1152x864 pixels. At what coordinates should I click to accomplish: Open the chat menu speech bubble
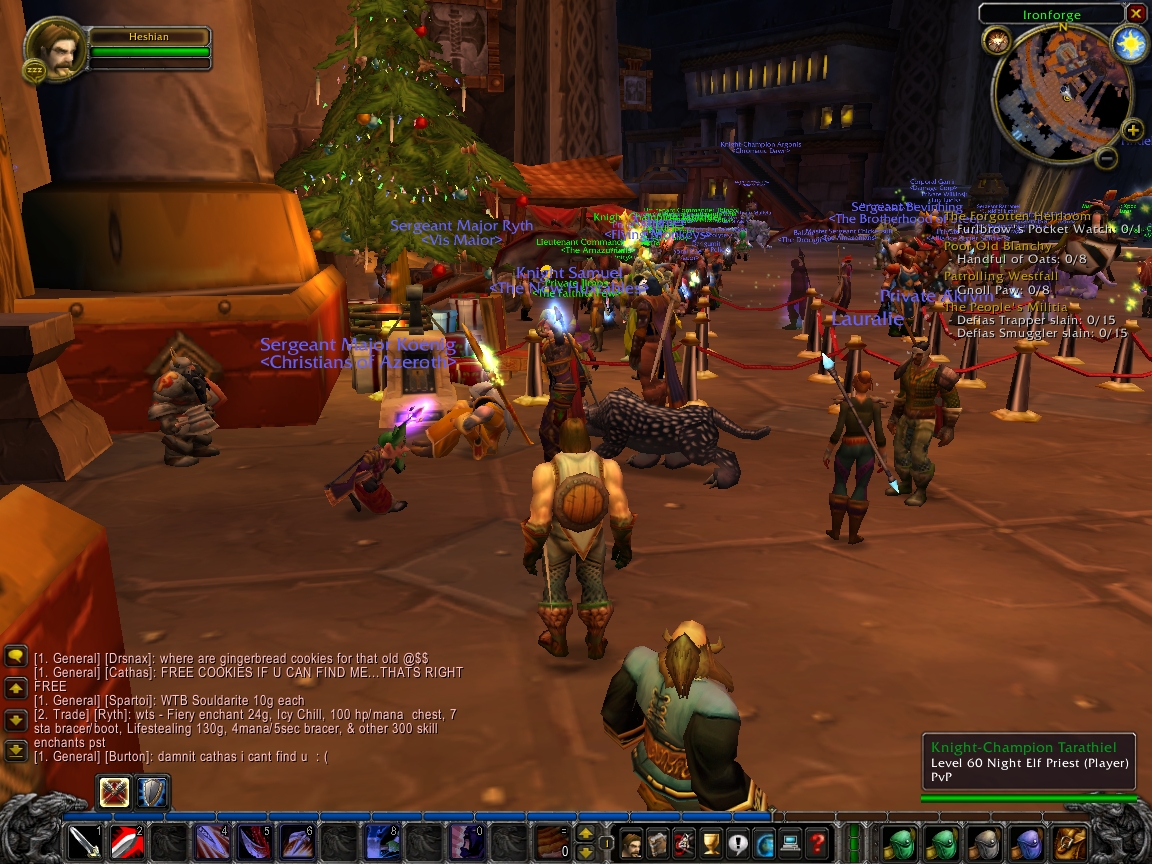(16, 656)
